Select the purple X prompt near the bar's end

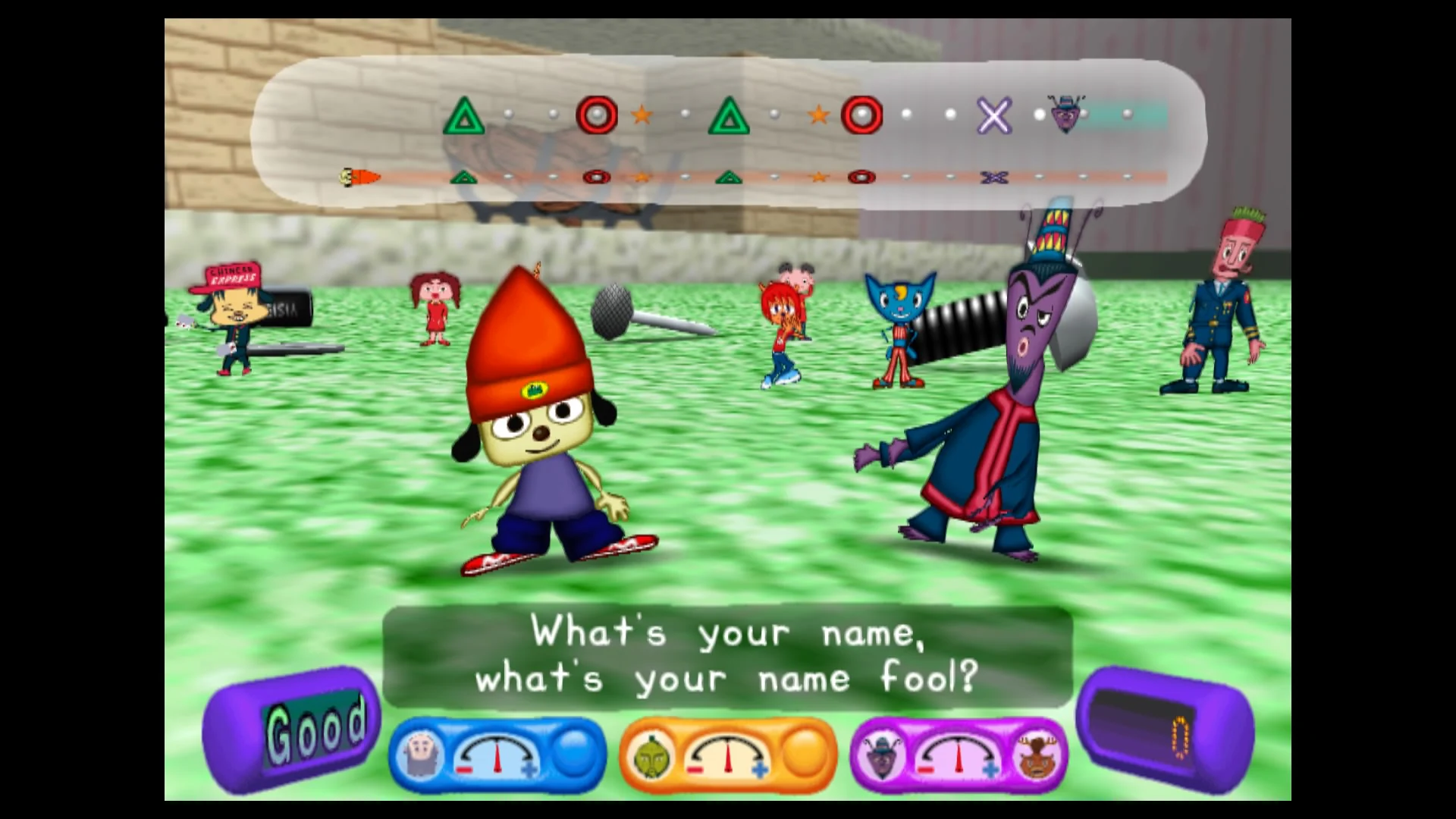993,115
